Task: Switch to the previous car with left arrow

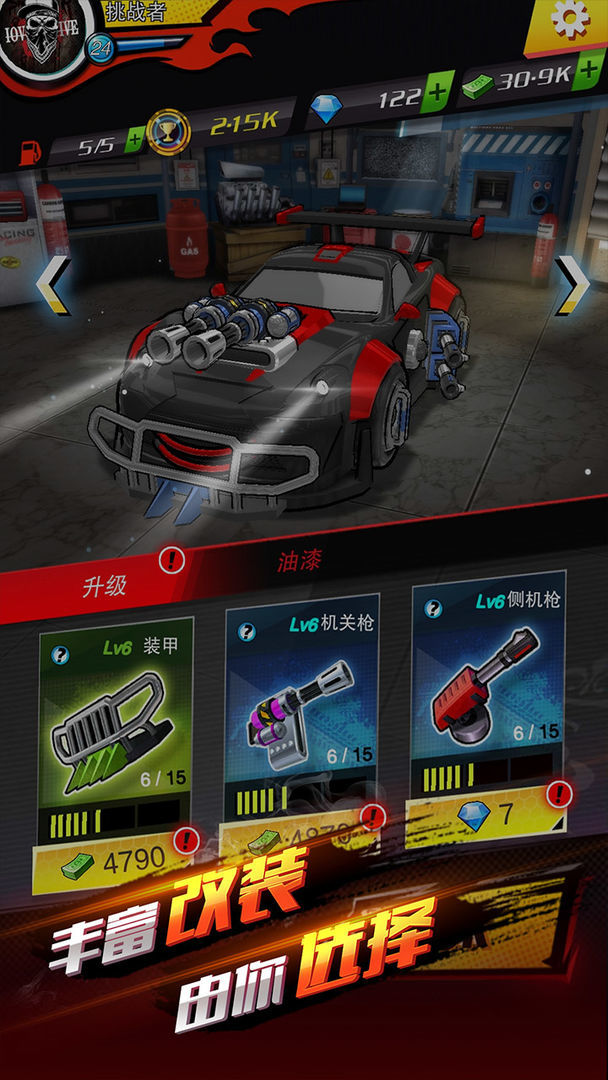Action: pyautogui.click(x=52, y=284)
